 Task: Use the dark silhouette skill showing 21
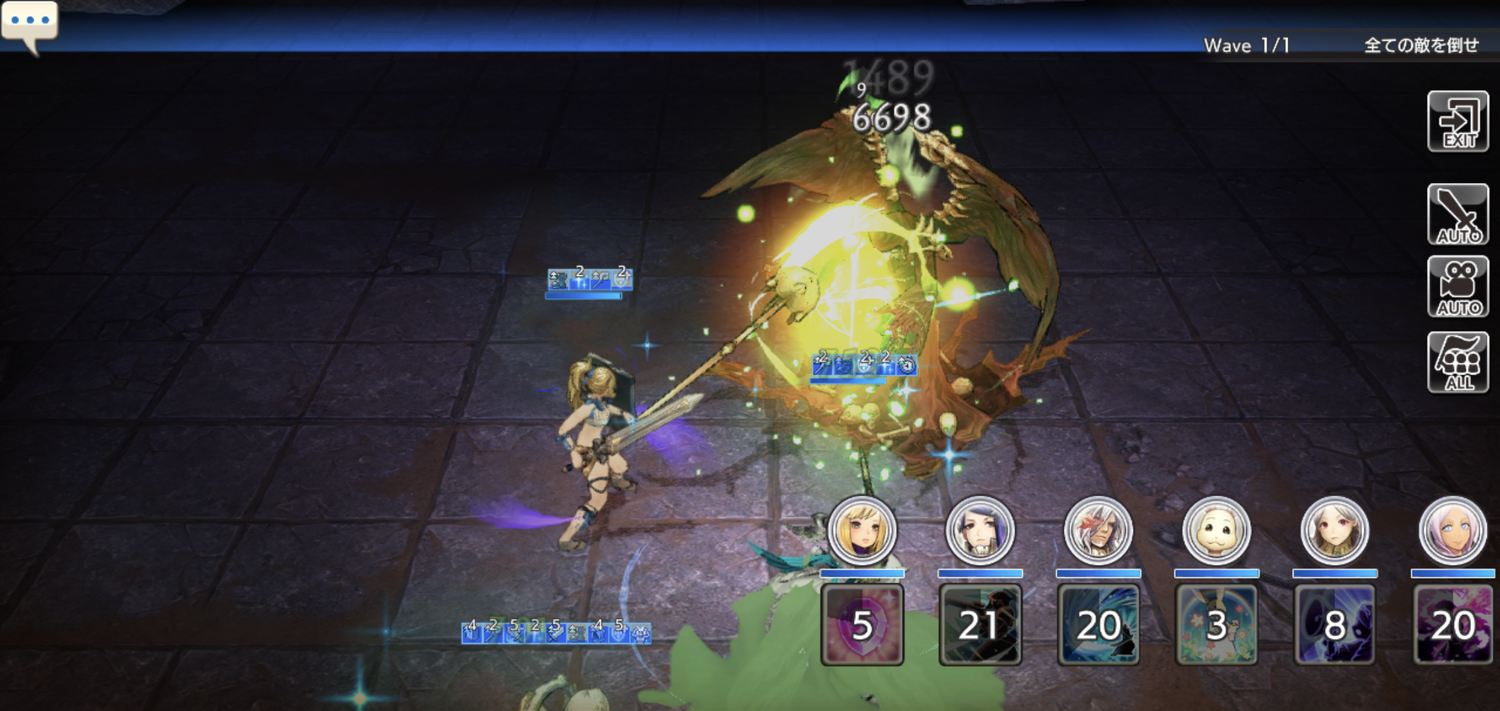coord(980,625)
